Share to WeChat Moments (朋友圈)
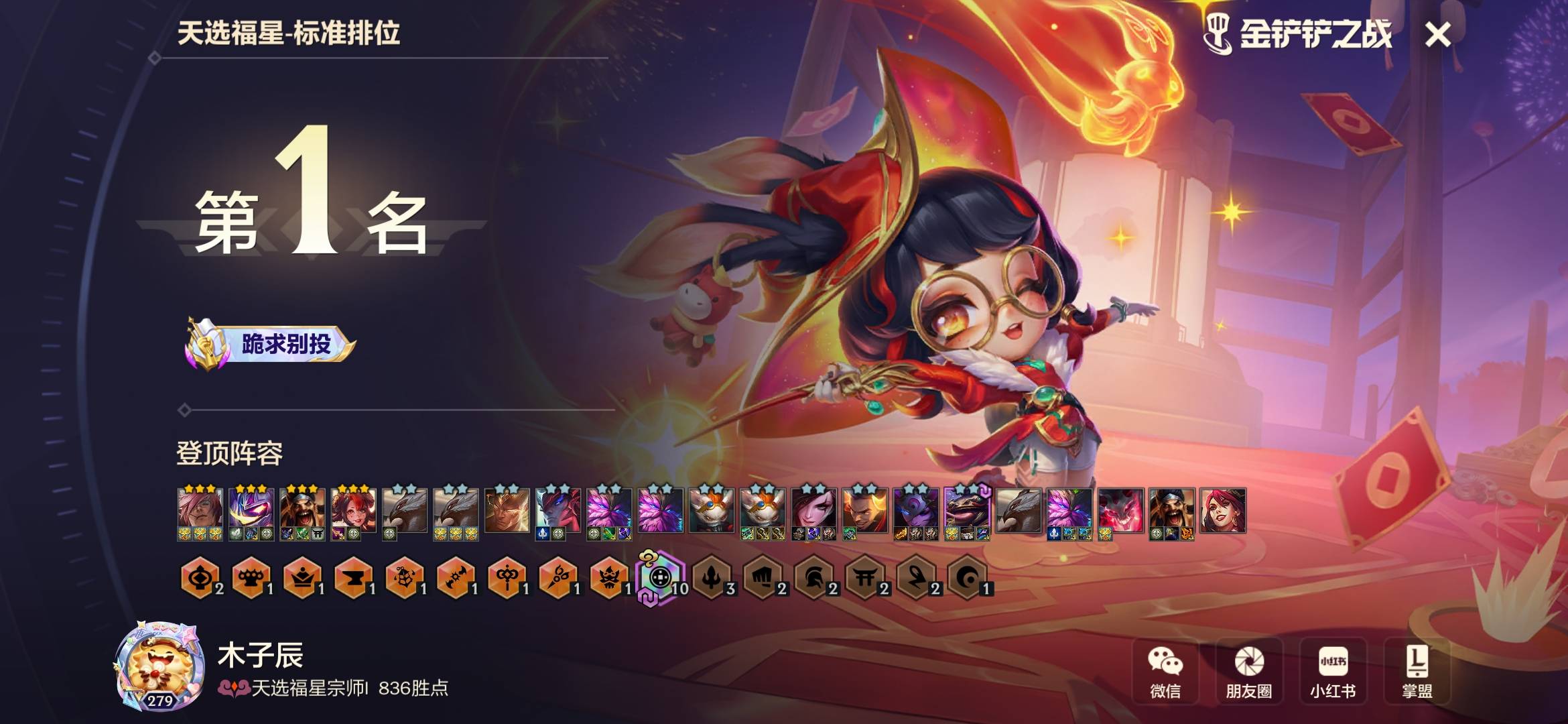The height and width of the screenshot is (724, 1568). click(x=1249, y=671)
